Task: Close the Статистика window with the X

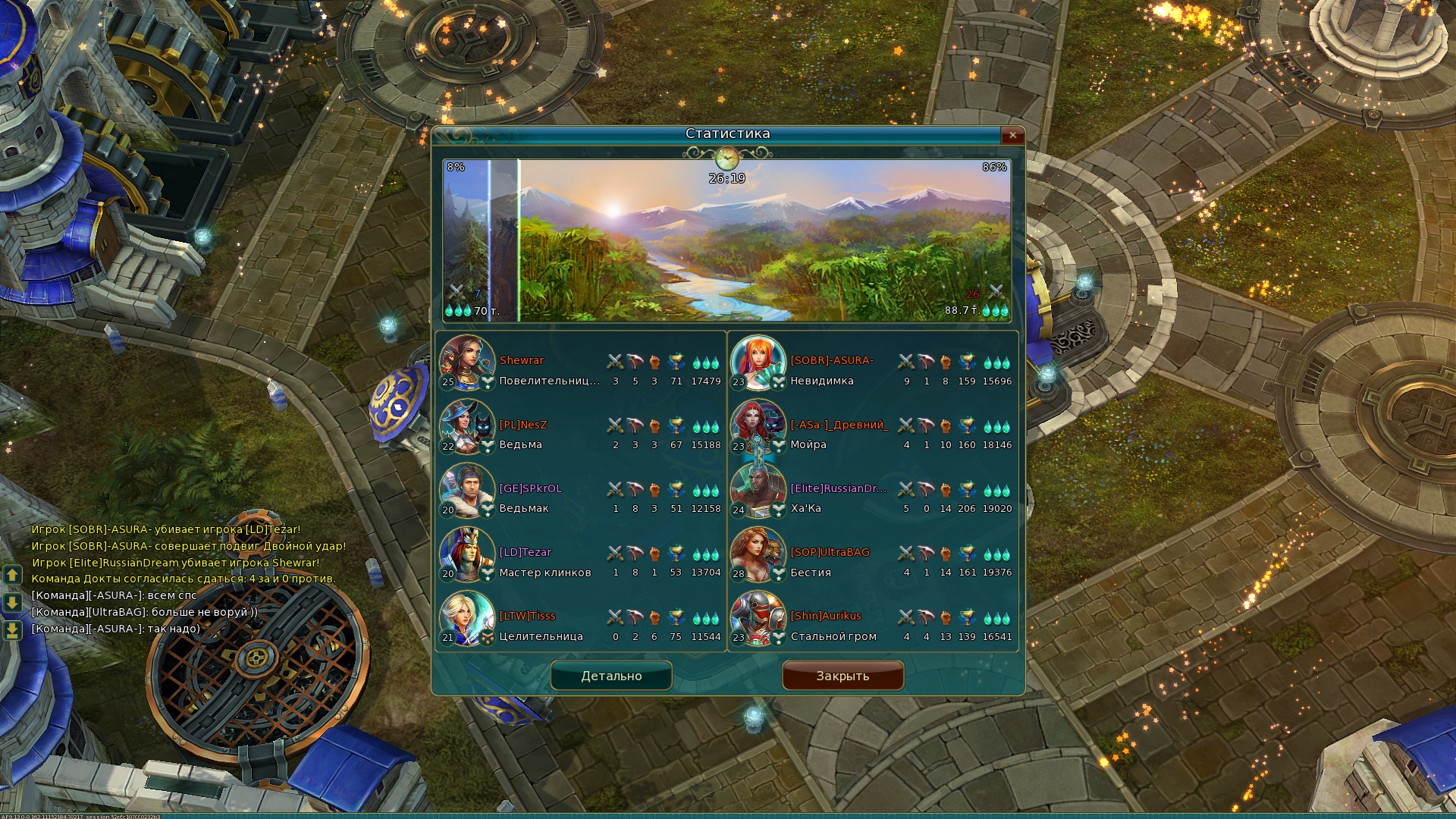Action: point(1012,135)
